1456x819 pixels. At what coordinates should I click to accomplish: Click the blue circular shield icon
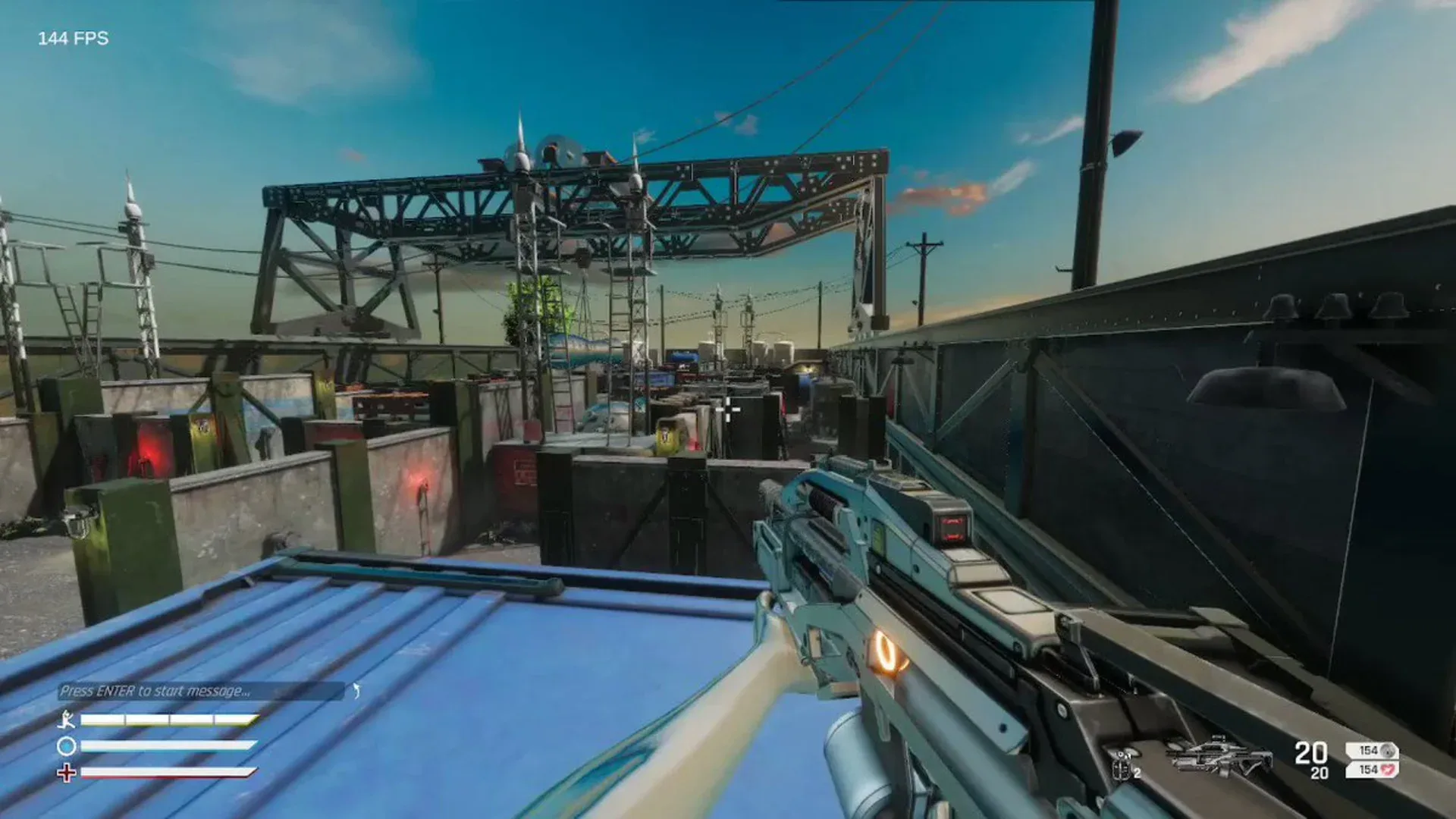(67, 746)
